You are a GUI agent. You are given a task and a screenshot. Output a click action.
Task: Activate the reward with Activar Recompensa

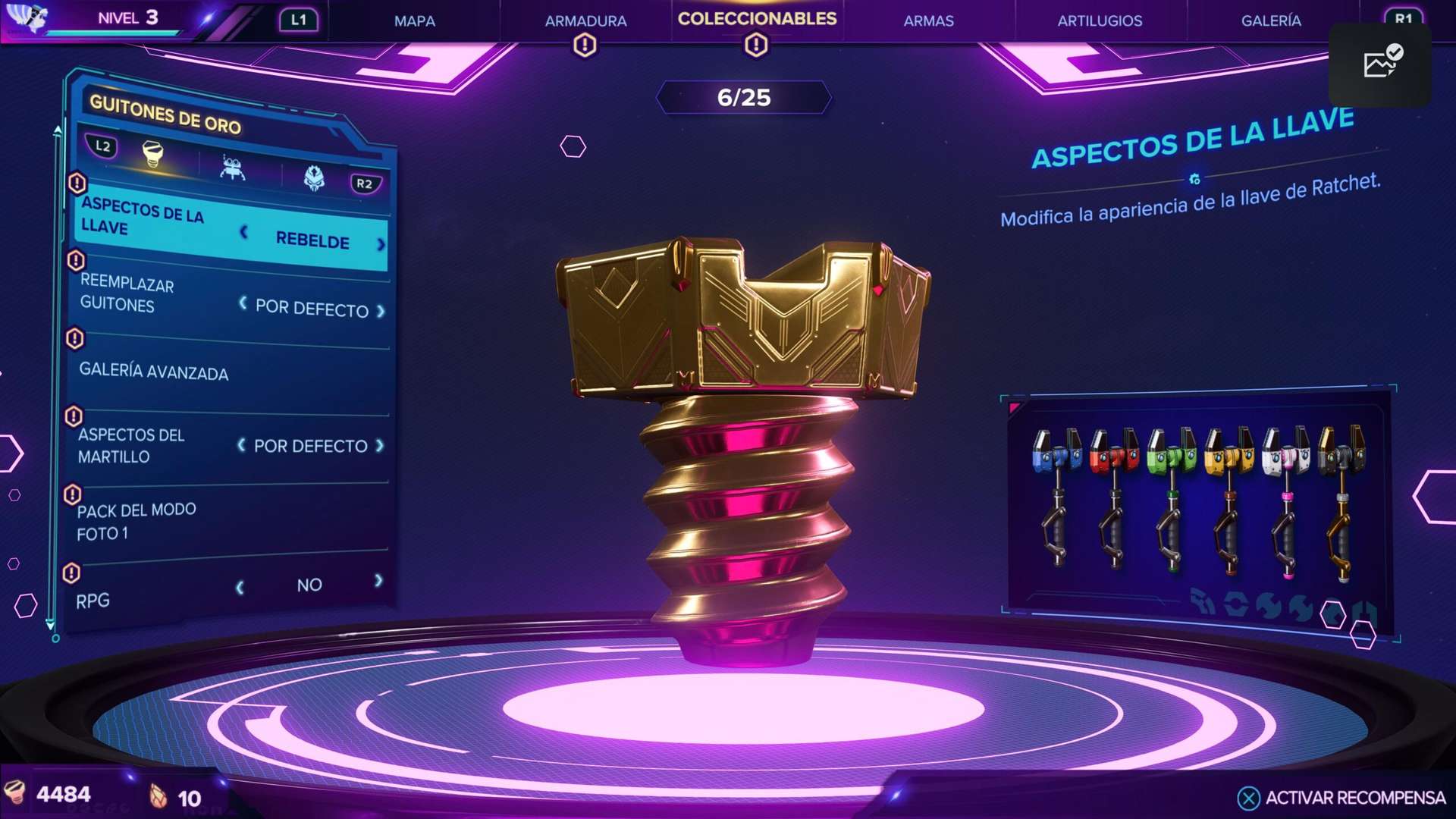coord(1342,798)
